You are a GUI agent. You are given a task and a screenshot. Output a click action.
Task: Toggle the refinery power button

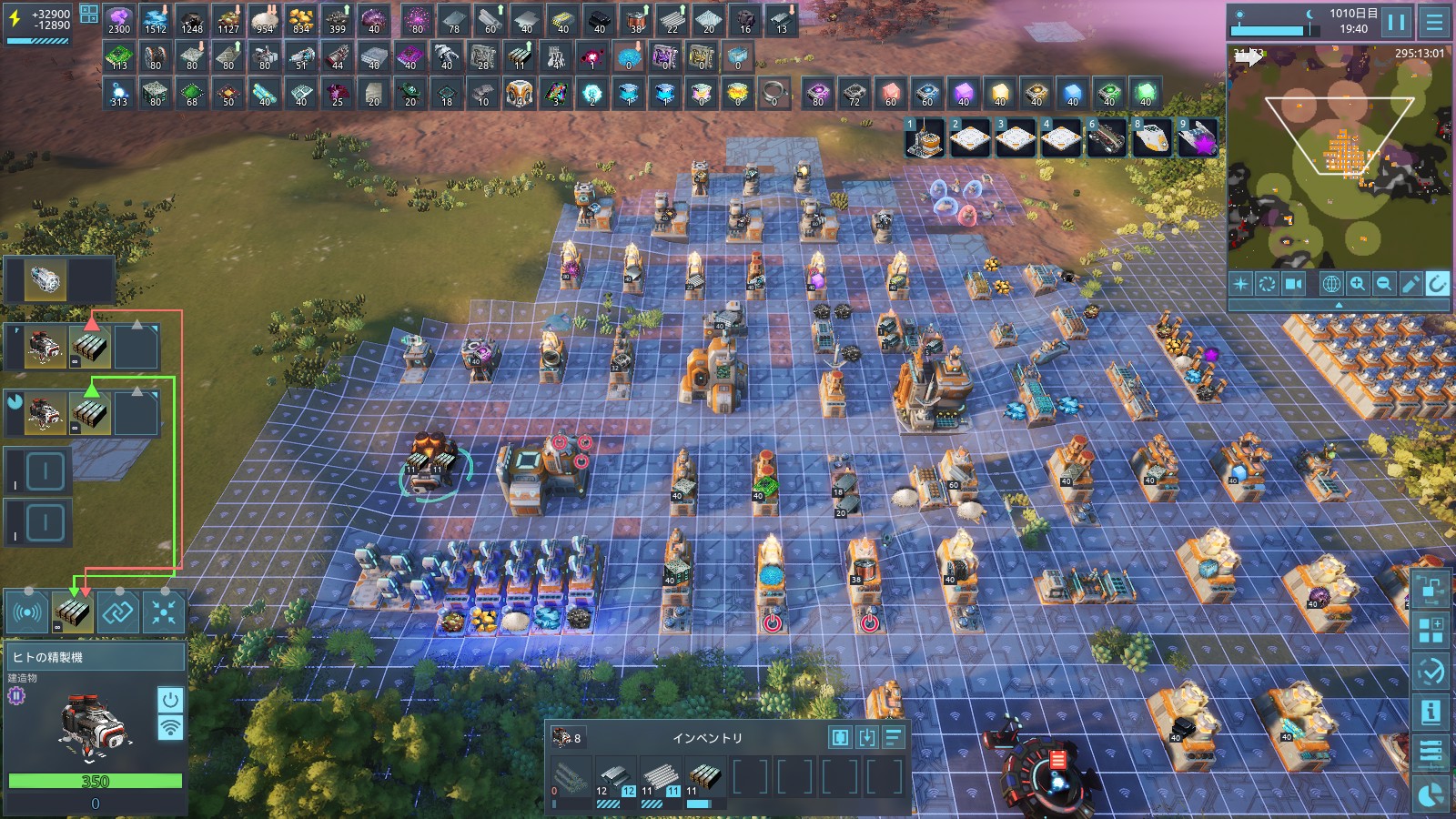tap(170, 699)
